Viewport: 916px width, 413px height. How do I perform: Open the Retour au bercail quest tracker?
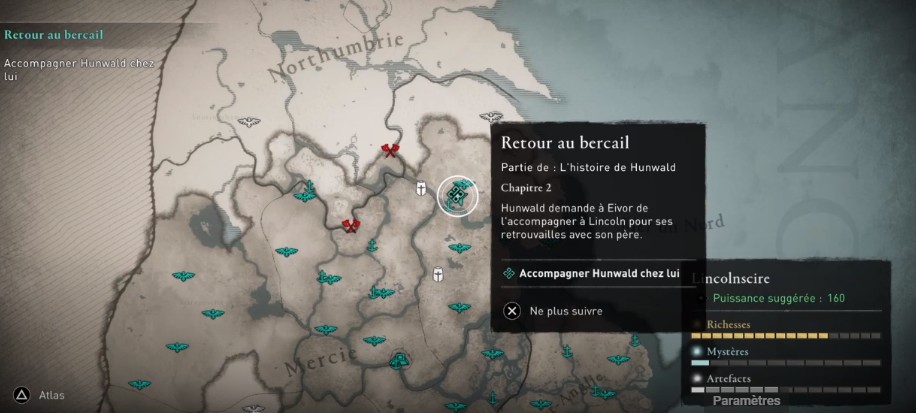54,33
